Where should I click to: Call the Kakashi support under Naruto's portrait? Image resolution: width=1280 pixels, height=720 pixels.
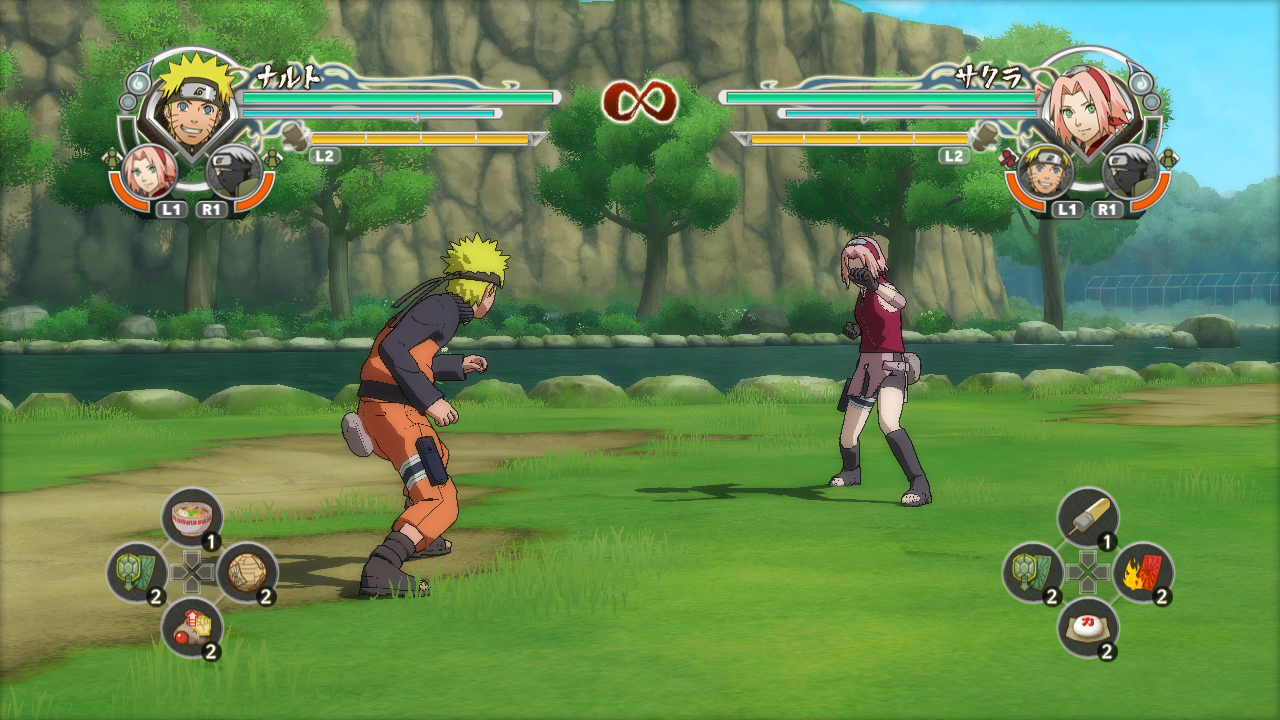point(233,172)
